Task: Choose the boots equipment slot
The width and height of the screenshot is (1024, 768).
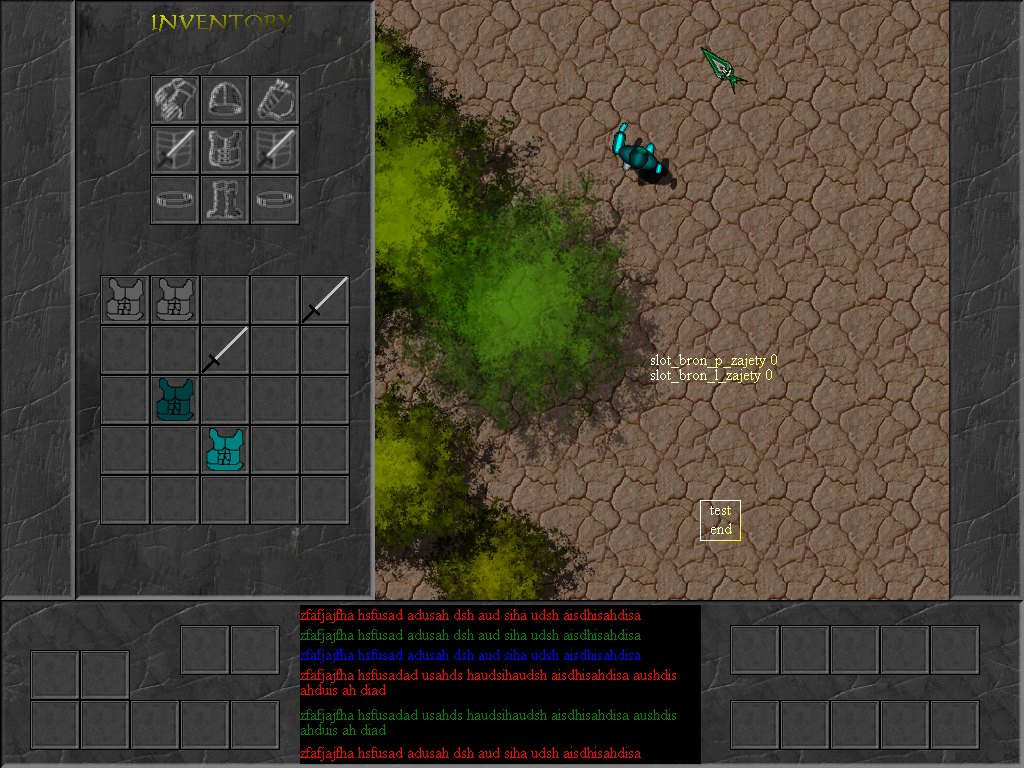Action: tap(225, 199)
